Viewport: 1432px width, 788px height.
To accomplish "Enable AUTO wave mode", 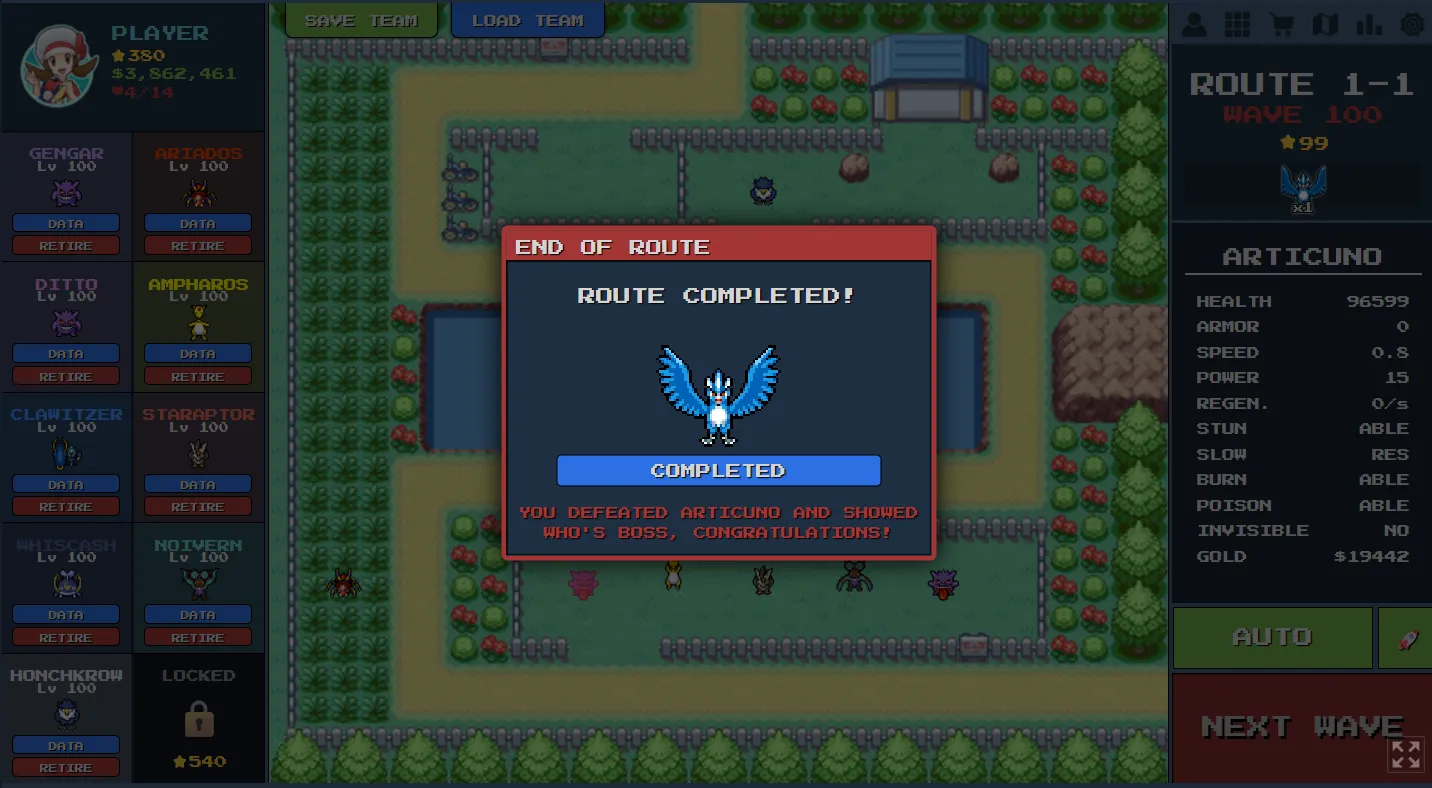I will (x=1272, y=637).
